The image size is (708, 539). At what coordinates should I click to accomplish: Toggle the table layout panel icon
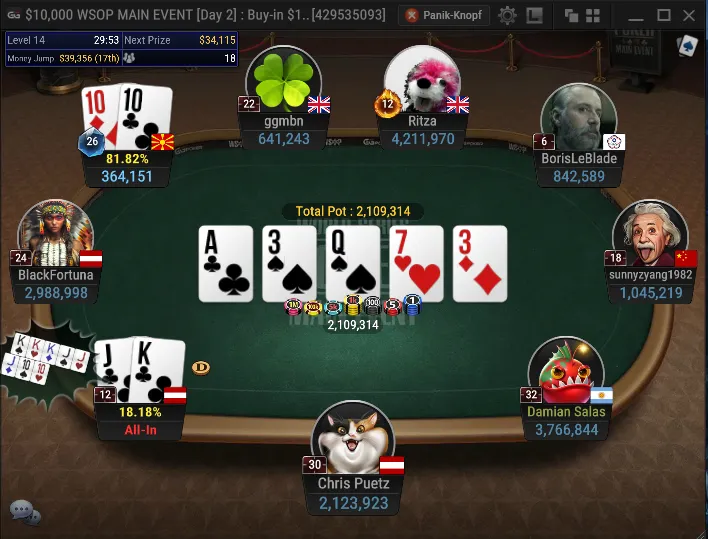tap(535, 15)
